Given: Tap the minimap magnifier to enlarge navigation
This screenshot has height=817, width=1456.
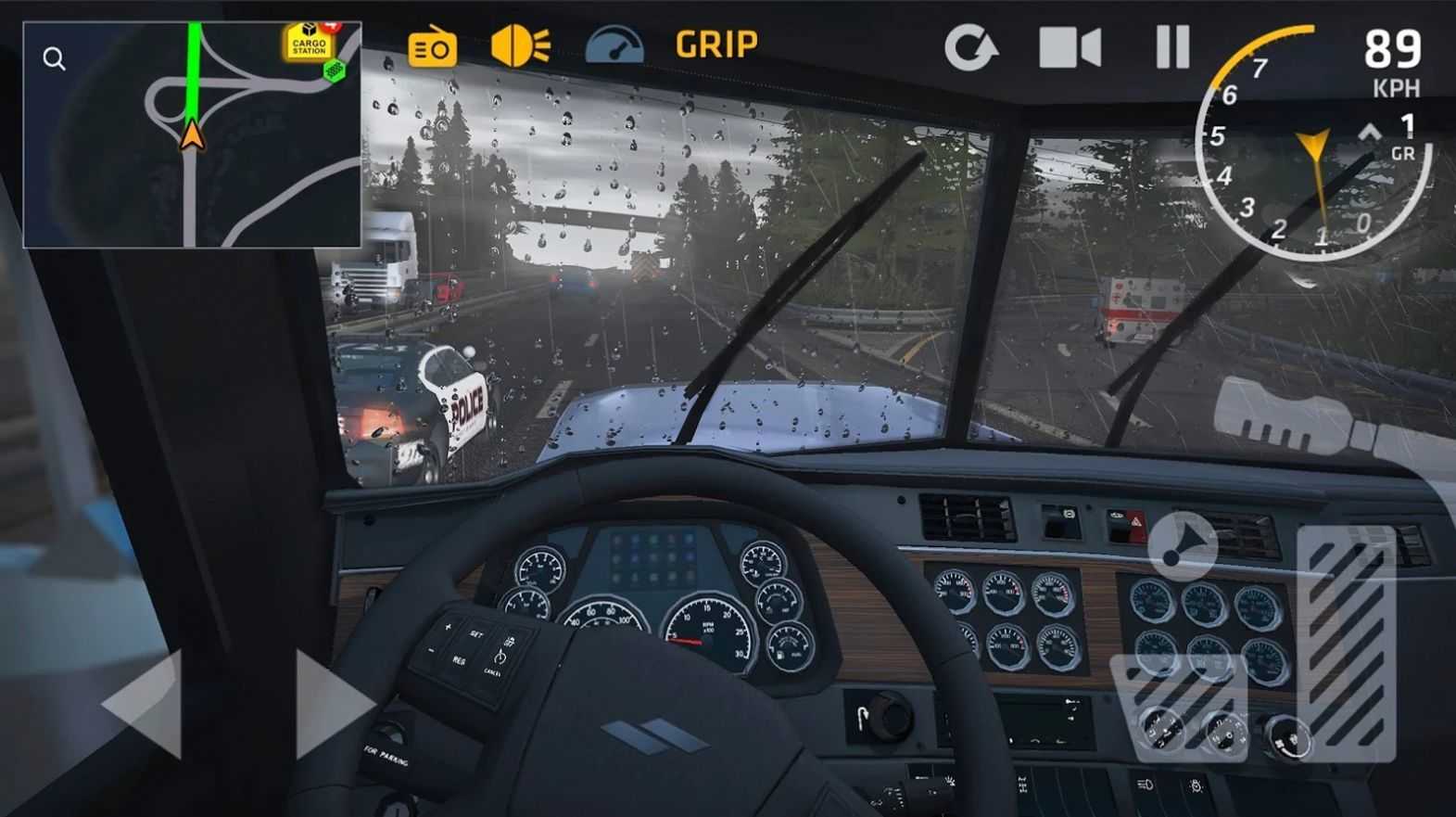Looking at the screenshot, I should click(x=54, y=57).
